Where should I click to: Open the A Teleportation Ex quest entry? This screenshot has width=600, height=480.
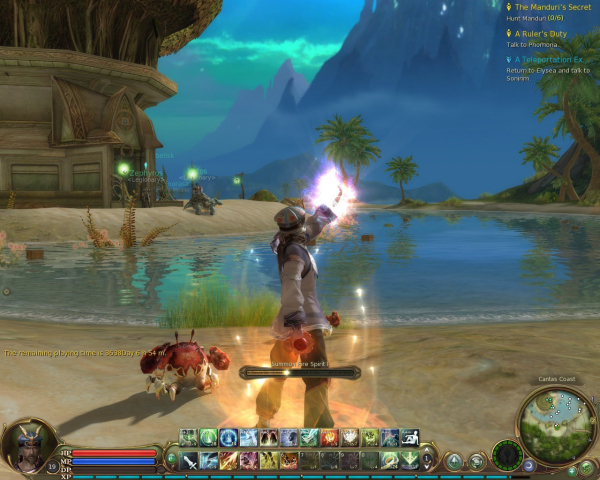pyautogui.click(x=548, y=59)
